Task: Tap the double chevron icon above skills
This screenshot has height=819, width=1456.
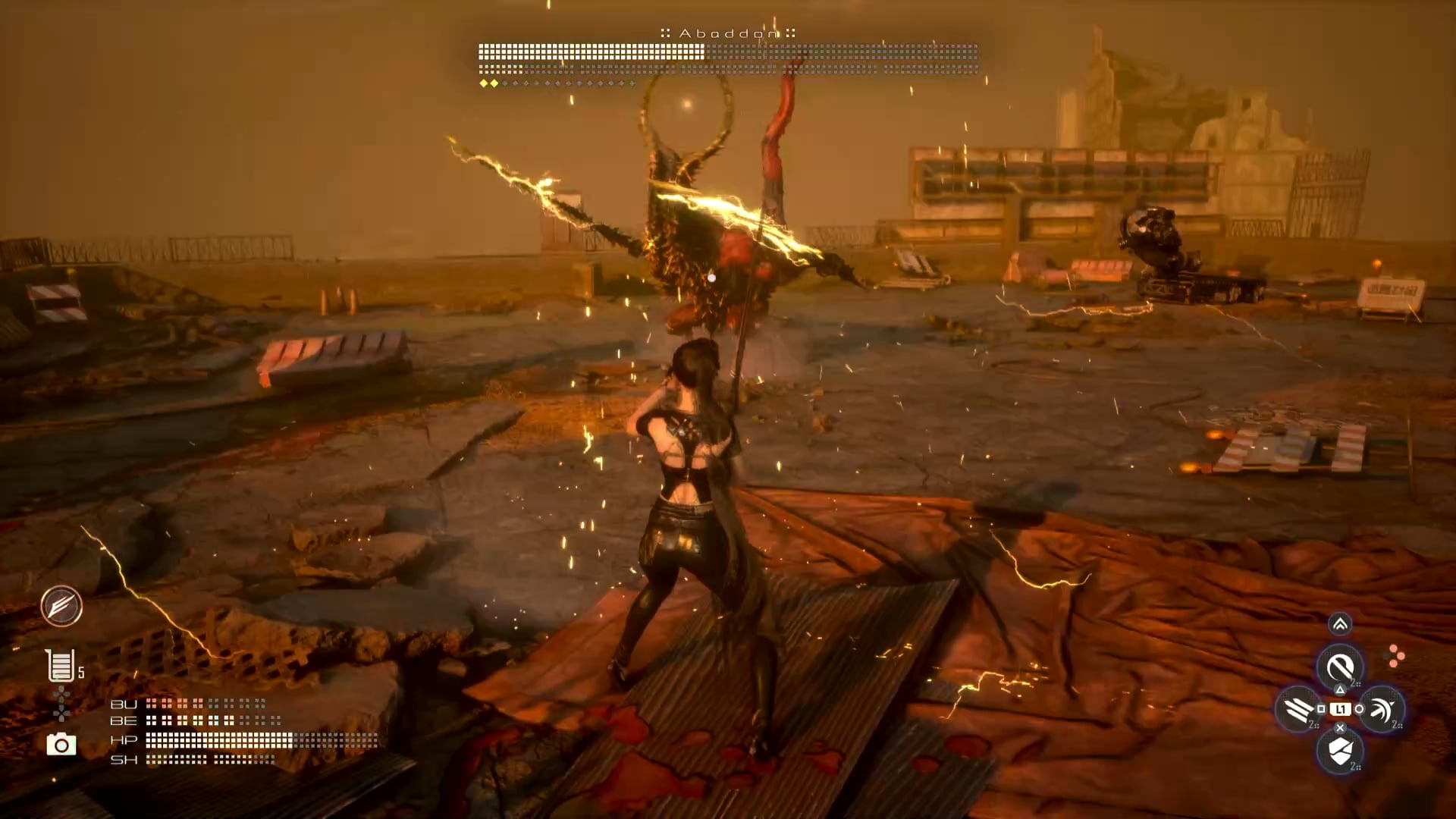Action: 1340,624
